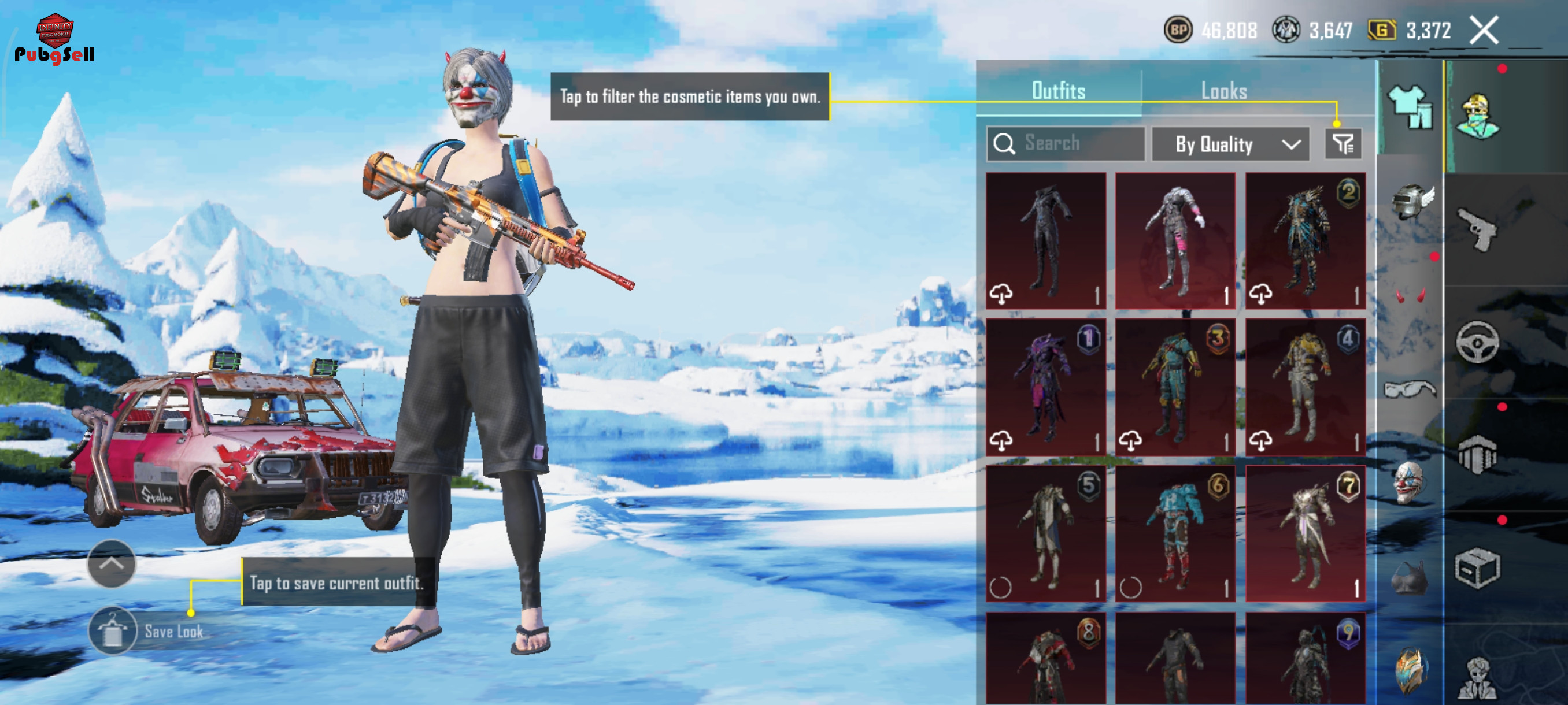
Task: Pick the purple outfit numbered 1
Action: [x=1045, y=386]
